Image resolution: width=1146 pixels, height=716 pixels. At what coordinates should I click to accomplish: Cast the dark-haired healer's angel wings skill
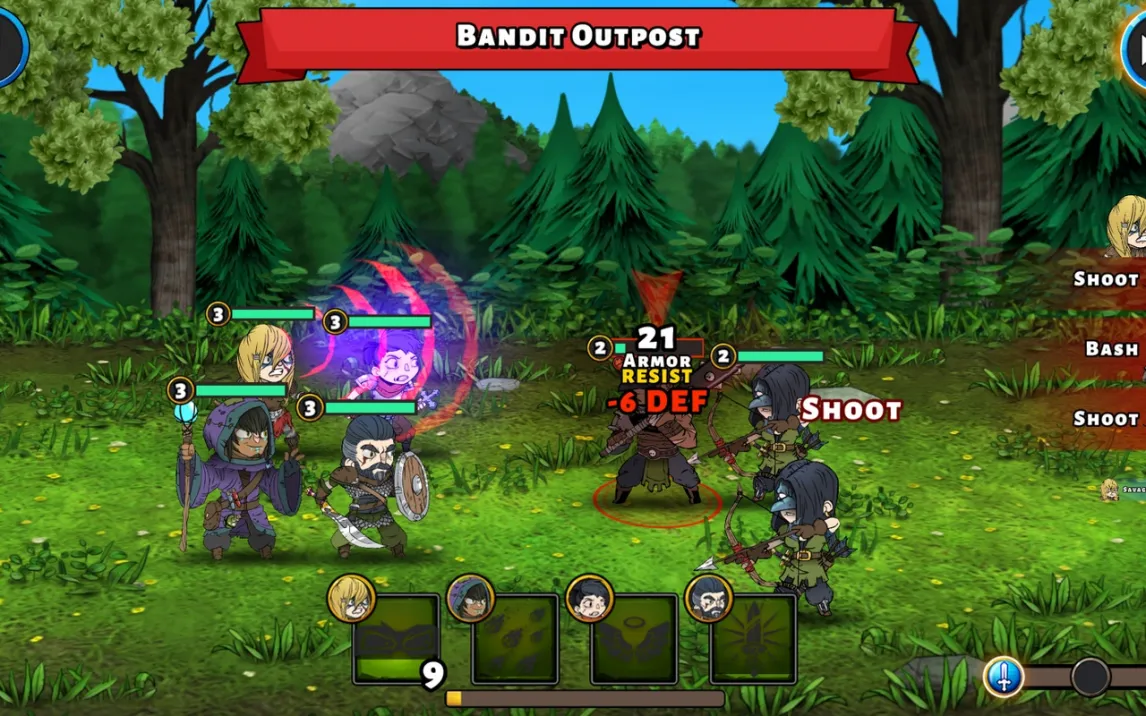(634, 640)
